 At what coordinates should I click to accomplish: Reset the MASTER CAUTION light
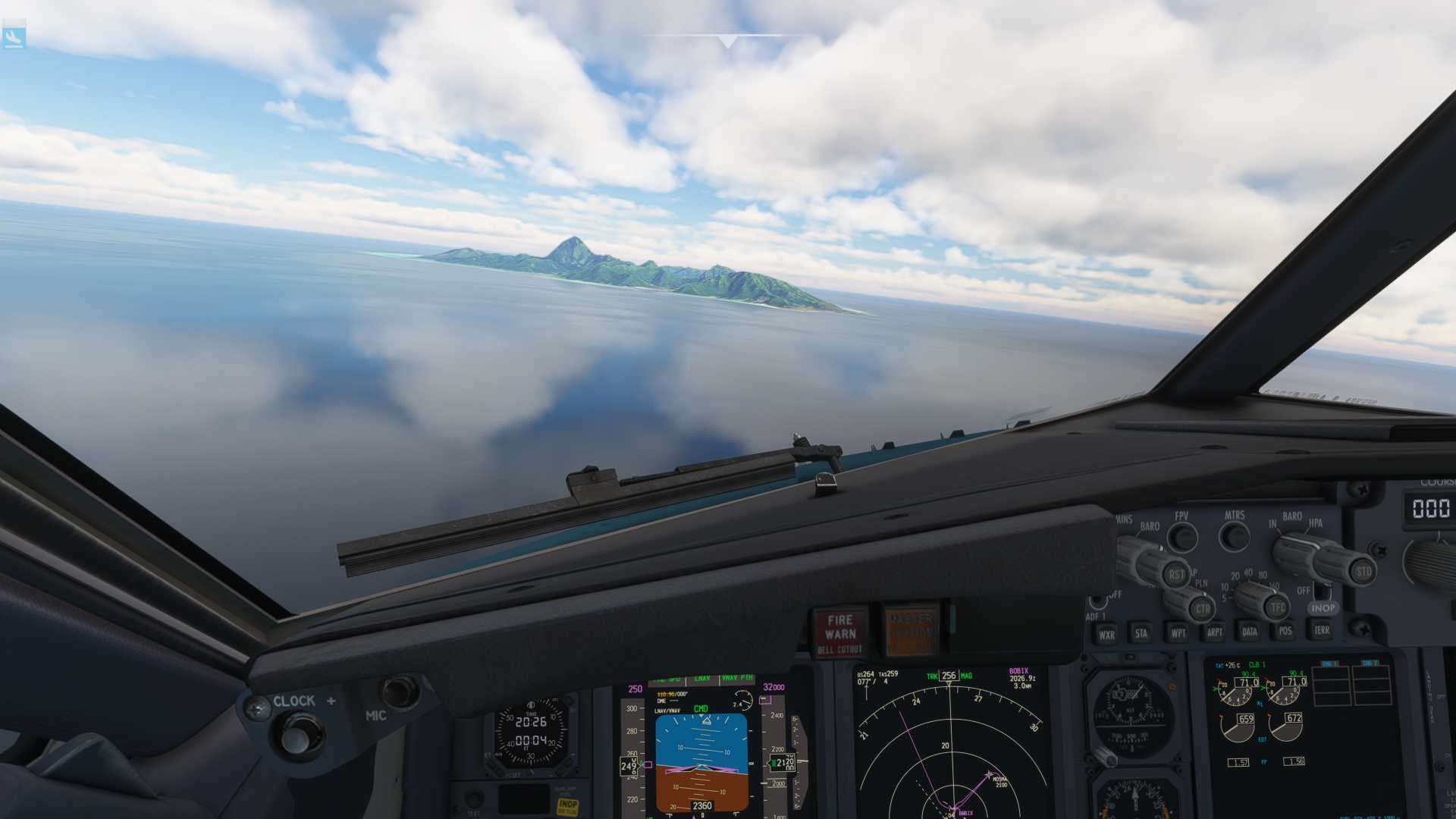(909, 630)
